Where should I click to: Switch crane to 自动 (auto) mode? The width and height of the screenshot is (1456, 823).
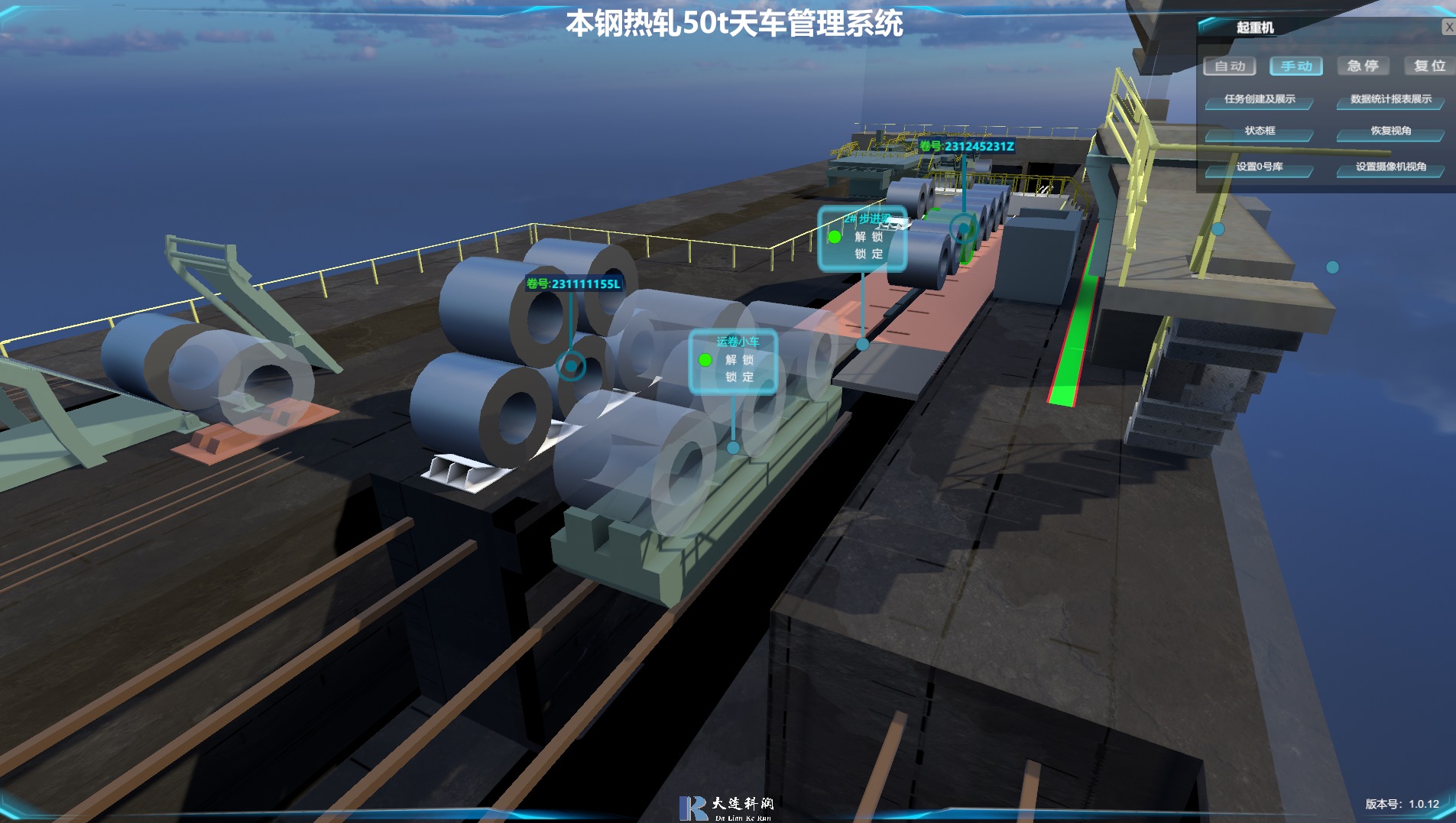[1229, 66]
